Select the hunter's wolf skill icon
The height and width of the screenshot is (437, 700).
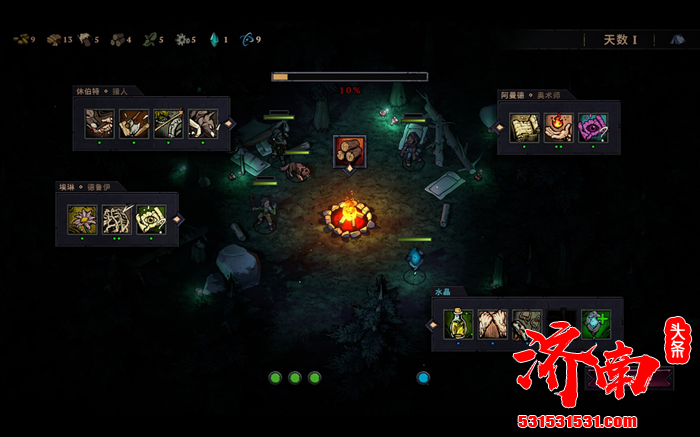203,123
